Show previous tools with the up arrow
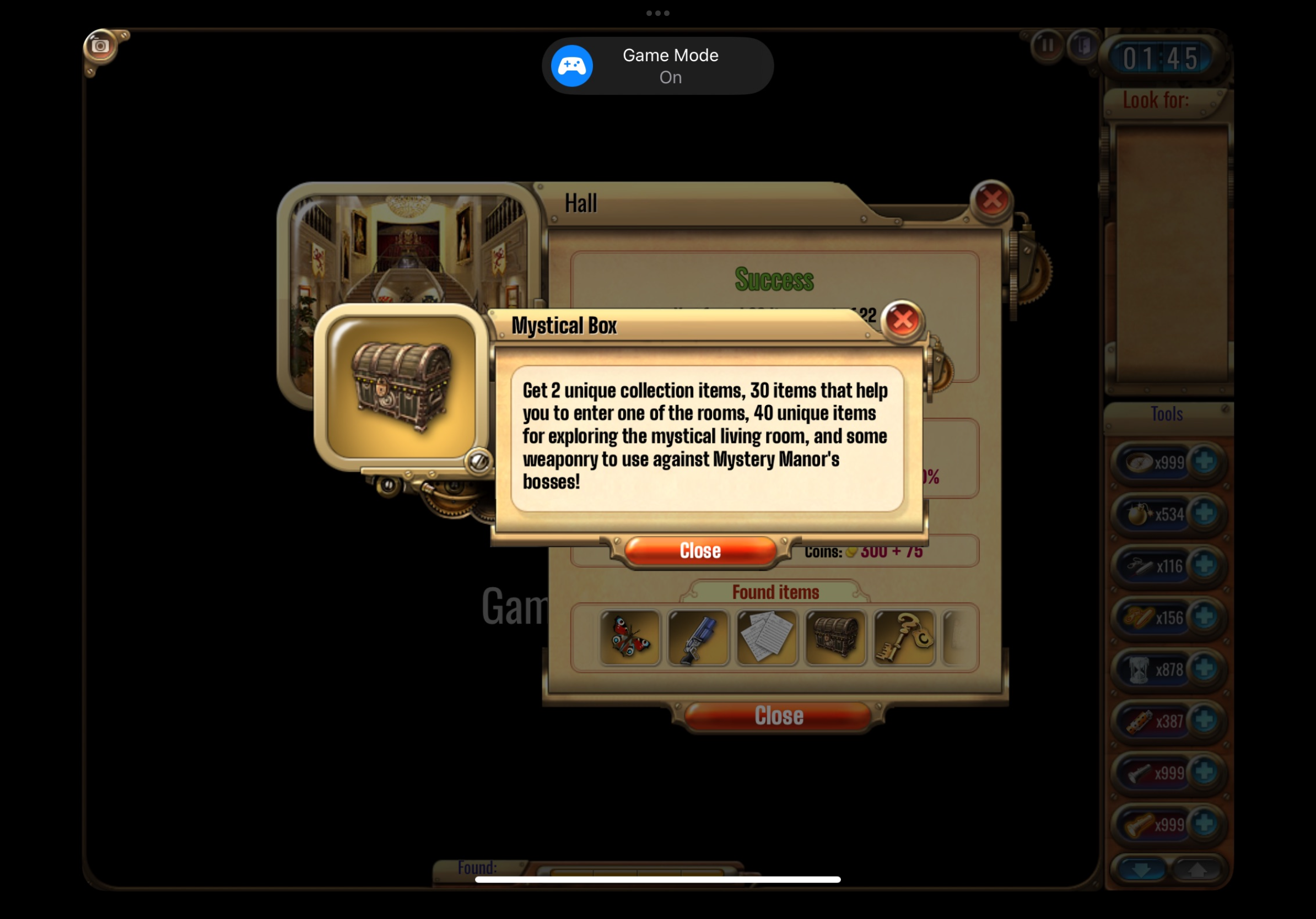The image size is (1316, 919). pos(1198,871)
